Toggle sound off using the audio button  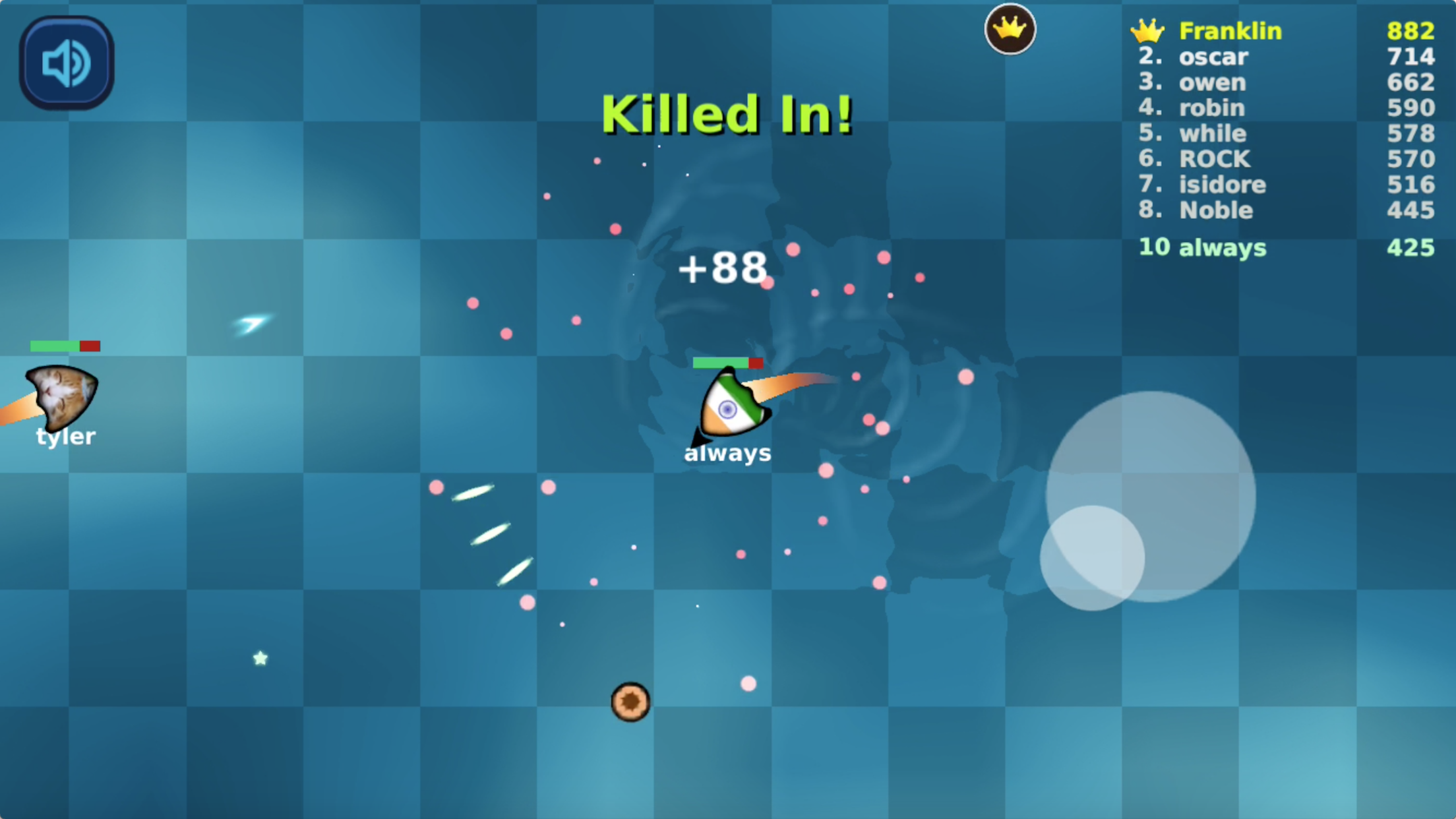(66, 61)
